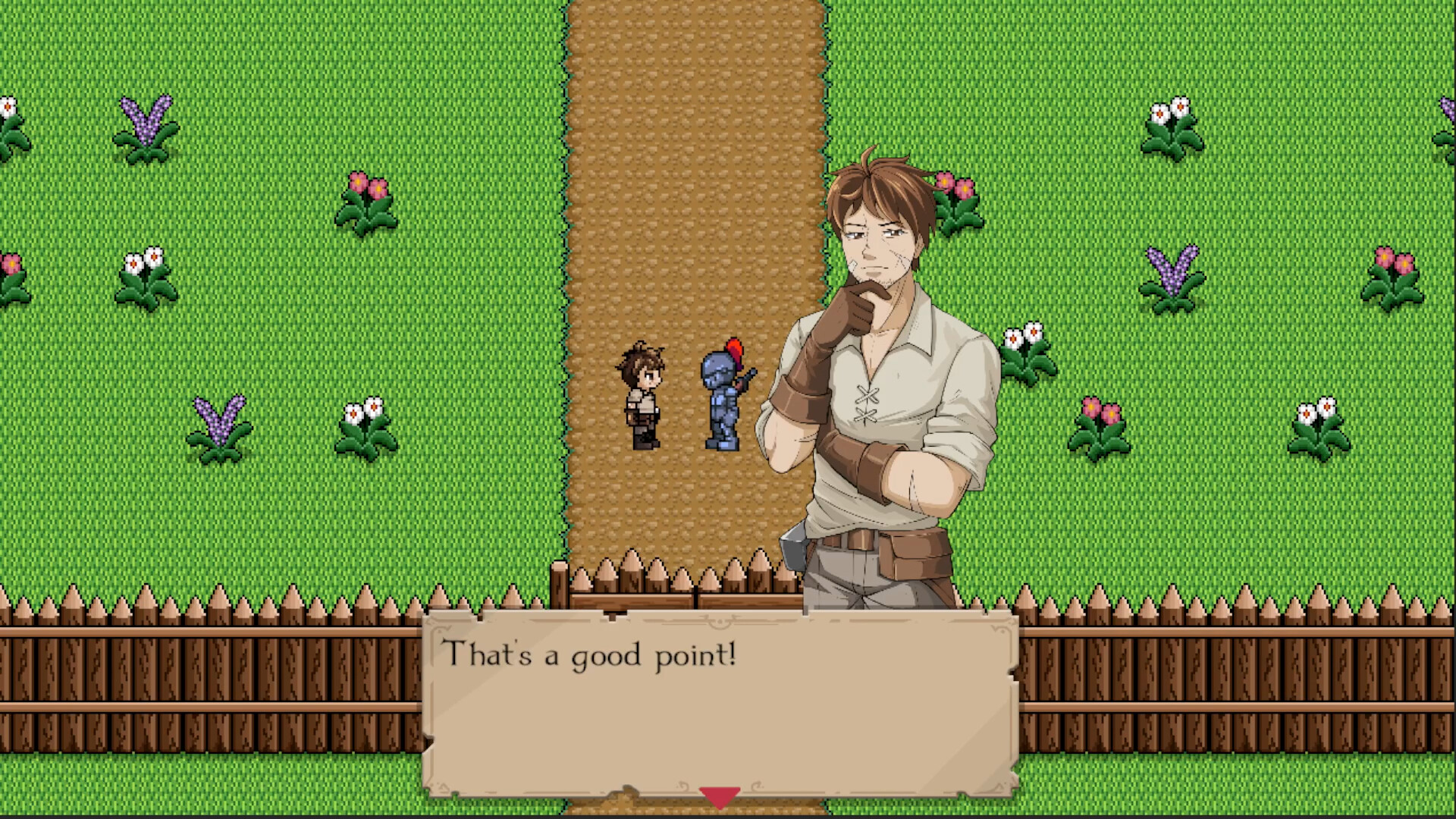Viewport: 1456px width, 819px height.
Task: Click the dialogue text 'That's a good point!'
Action: (593, 655)
